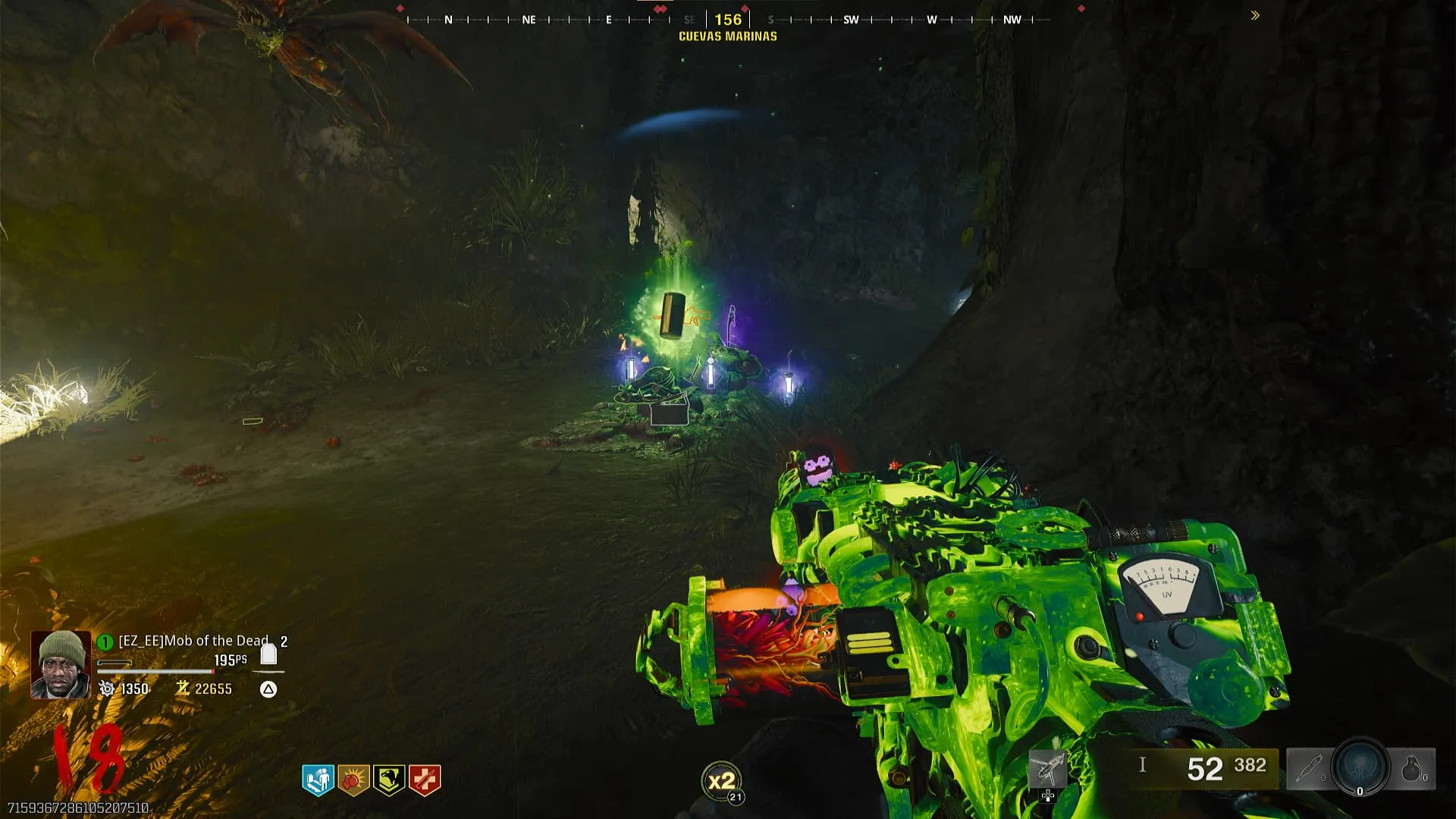Image resolution: width=1456 pixels, height=819 pixels.
Task: Select the eagle head perk icon
Action: (389, 780)
